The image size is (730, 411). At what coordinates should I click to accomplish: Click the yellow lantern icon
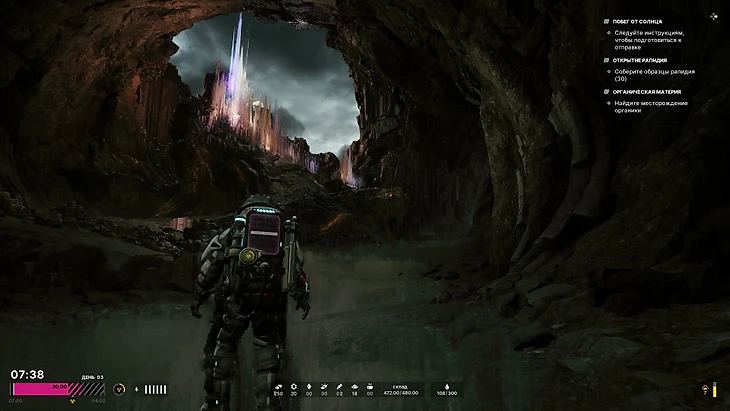click(704, 390)
